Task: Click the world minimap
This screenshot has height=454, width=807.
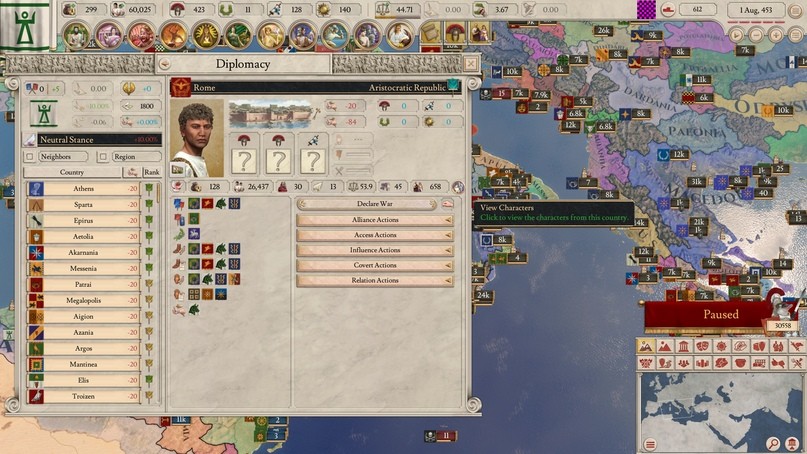Action: click(x=720, y=402)
